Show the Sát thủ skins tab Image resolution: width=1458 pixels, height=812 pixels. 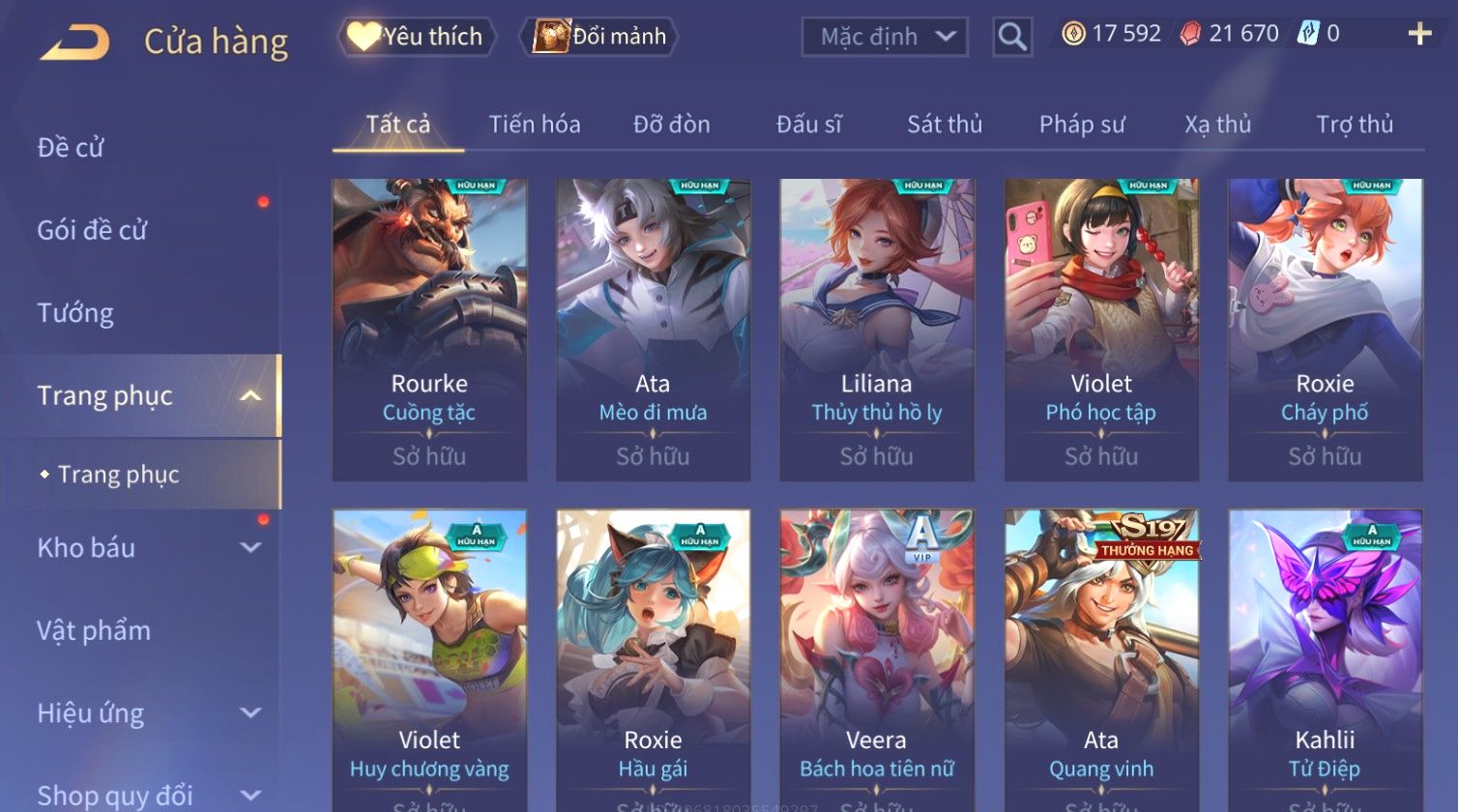click(944, 125)
